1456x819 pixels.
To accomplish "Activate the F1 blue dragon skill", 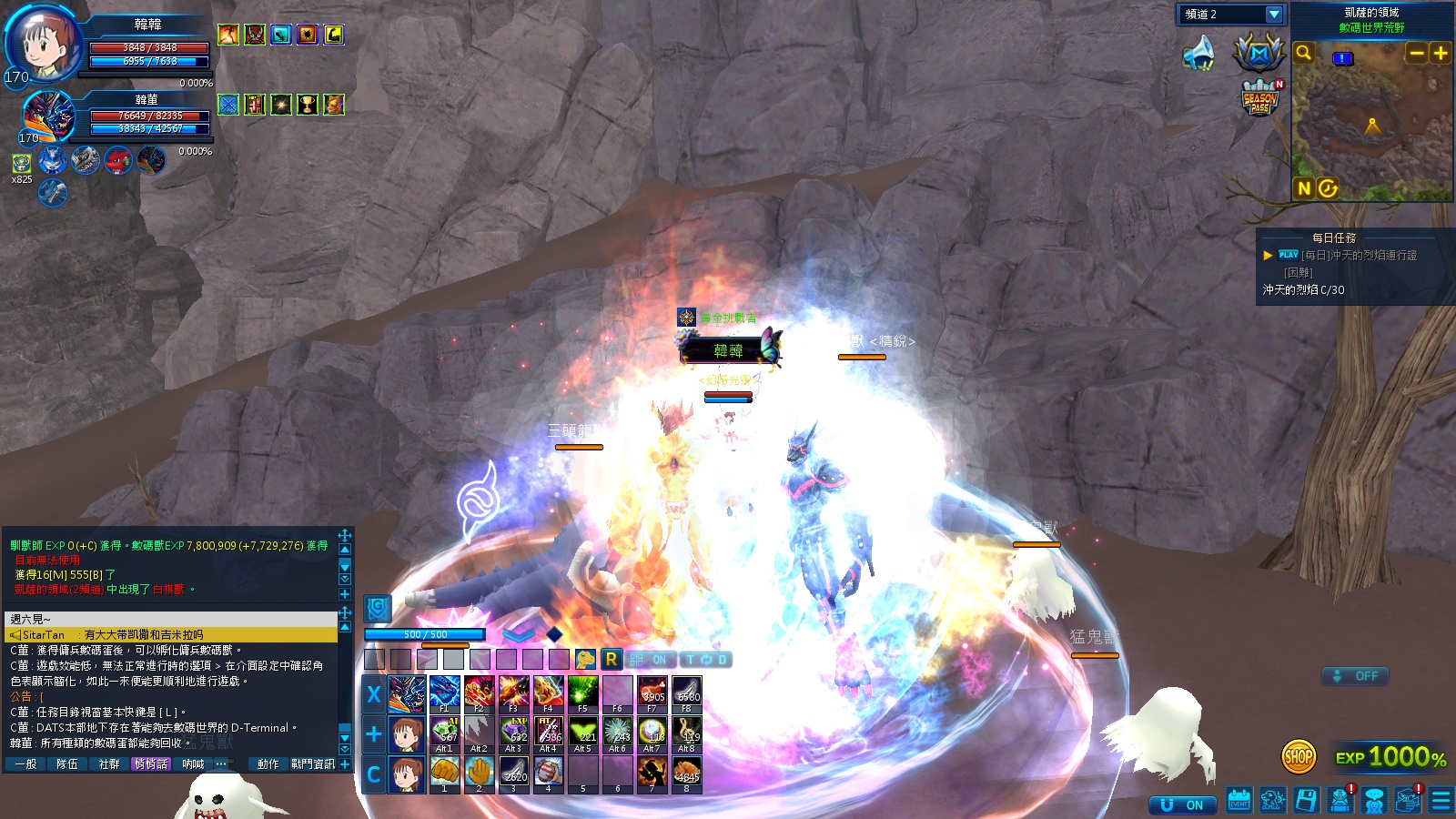I will coord(444,693).
